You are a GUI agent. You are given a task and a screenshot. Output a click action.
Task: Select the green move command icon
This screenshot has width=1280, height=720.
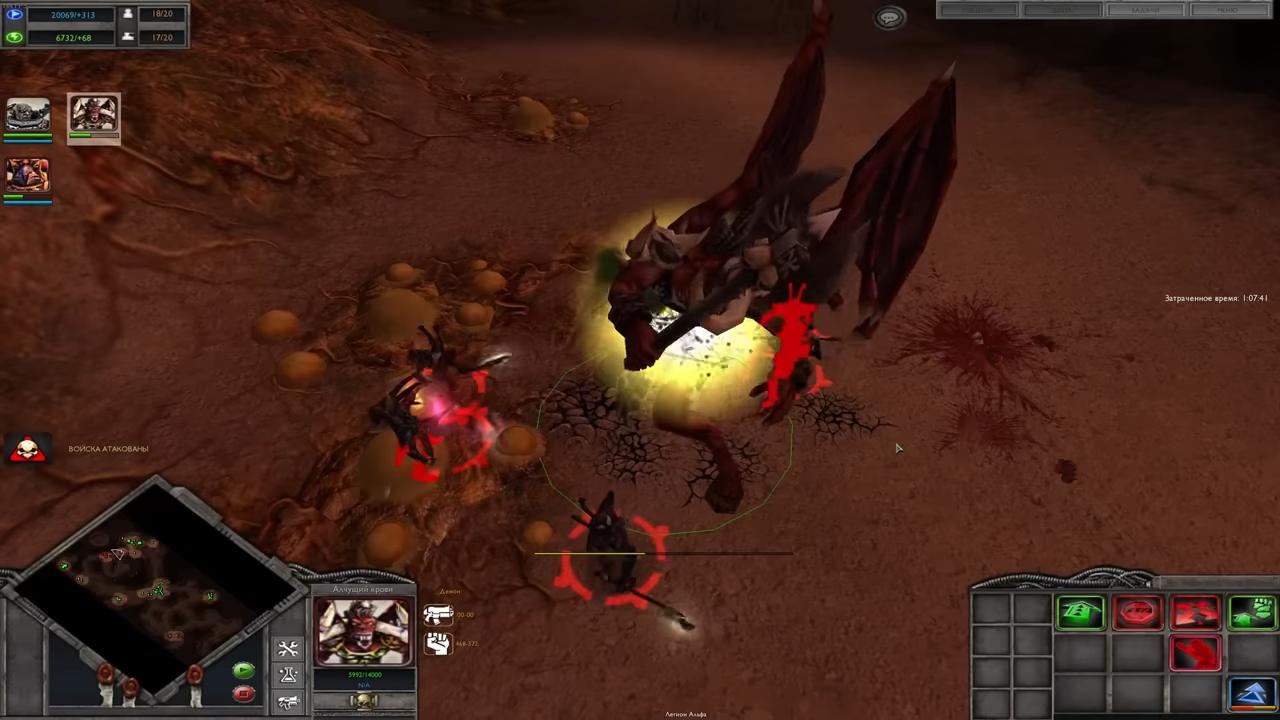[1081, 612]
